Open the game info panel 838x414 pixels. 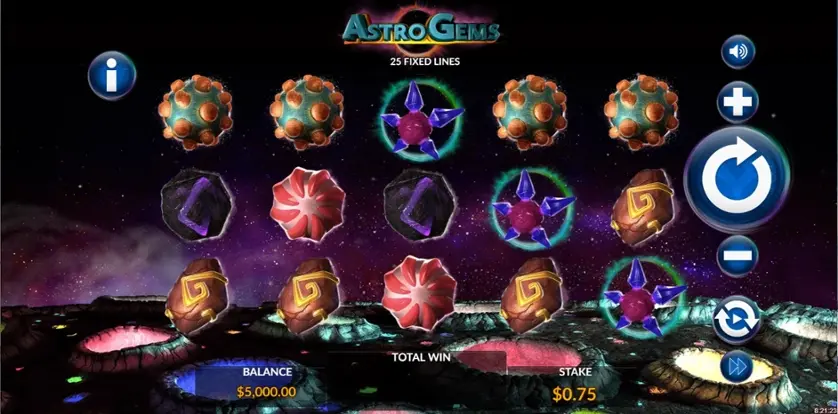(110, 75)
